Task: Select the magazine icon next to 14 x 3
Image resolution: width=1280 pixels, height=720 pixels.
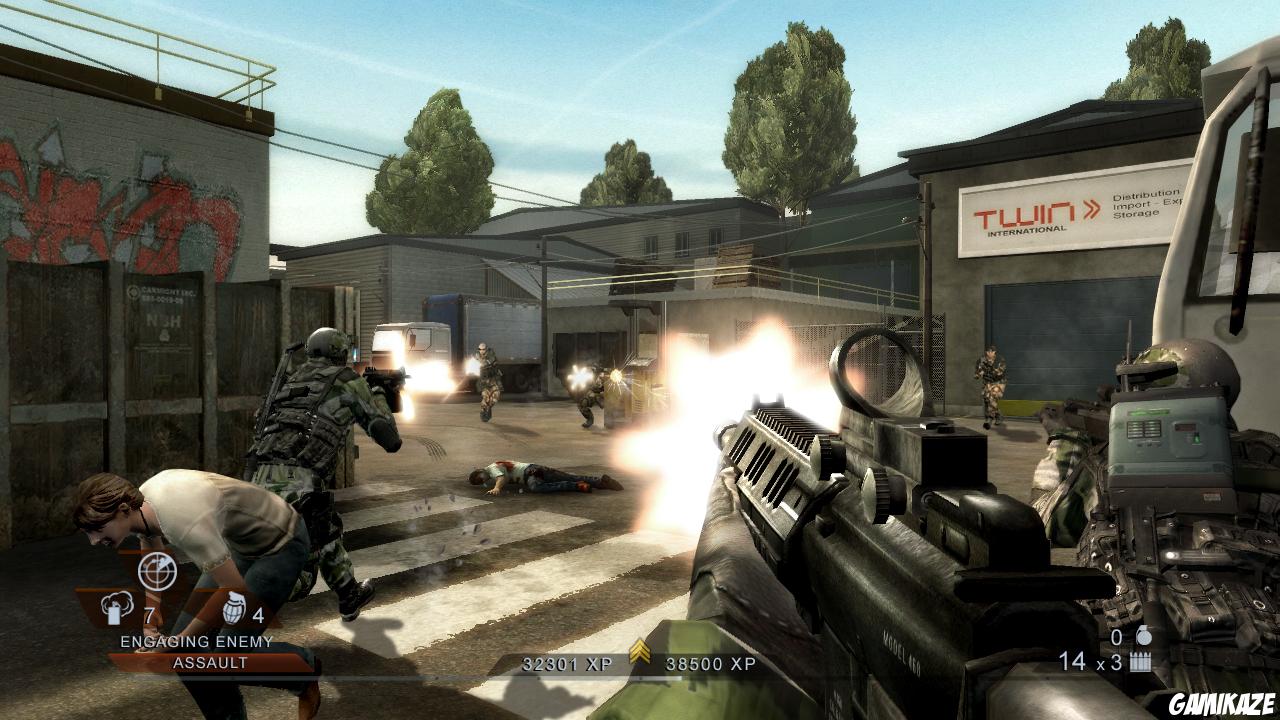Action: tap(1140, 661)
